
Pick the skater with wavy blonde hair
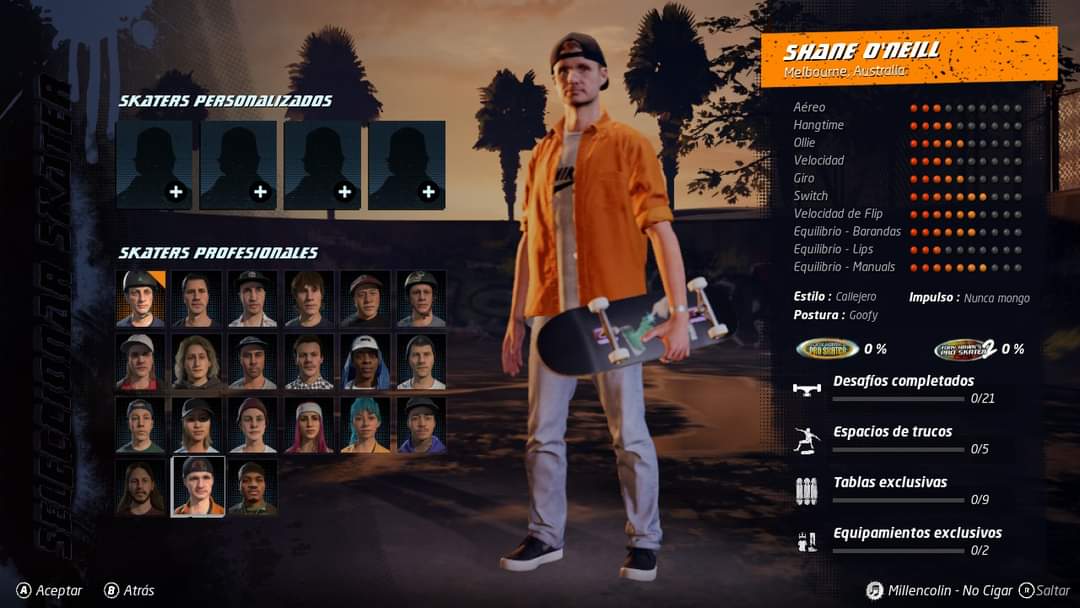pos(197,361)
